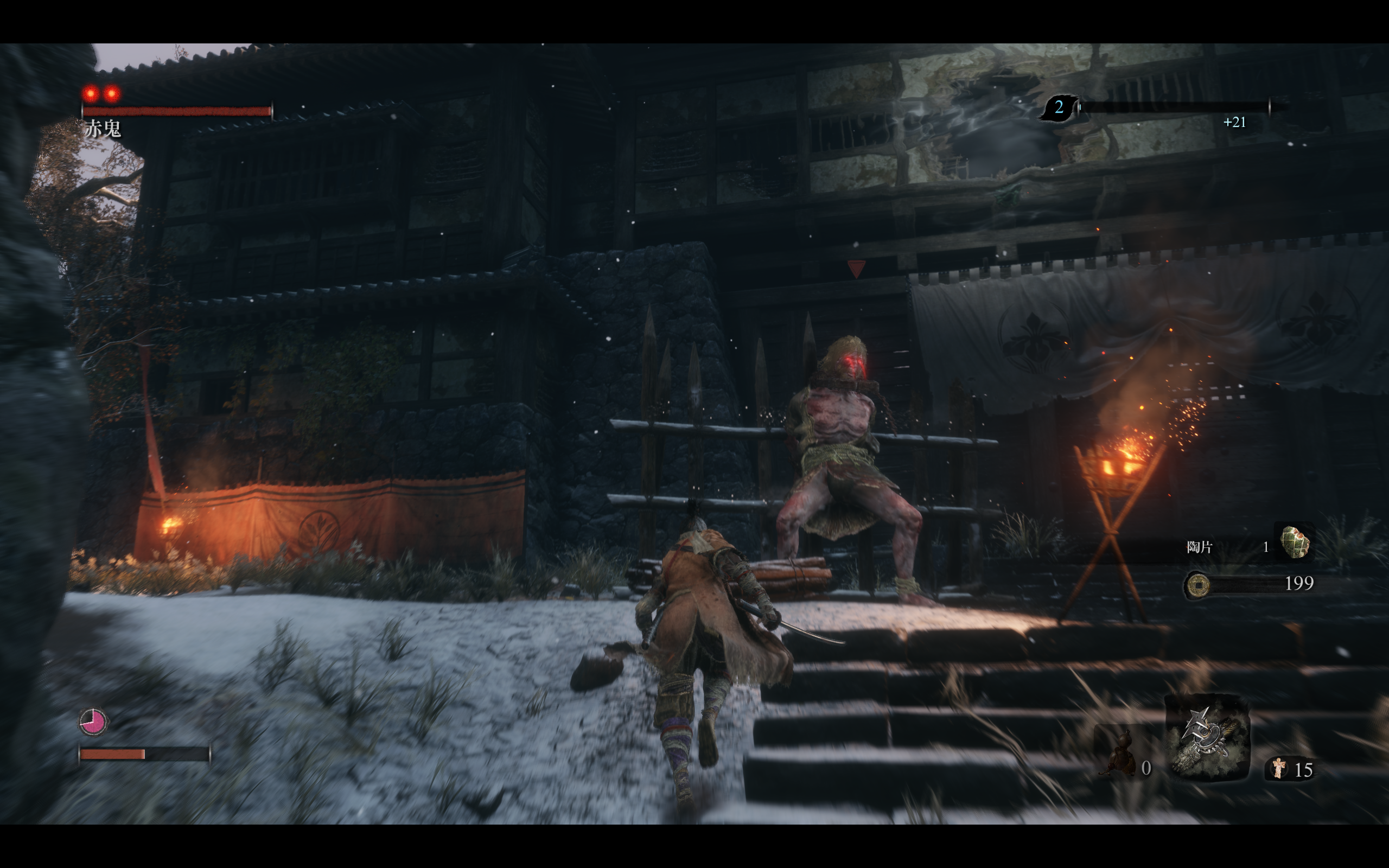Viewport: 1389px width, 868px height.
Task: Open the skill points counter icon
Action: 1059,107
